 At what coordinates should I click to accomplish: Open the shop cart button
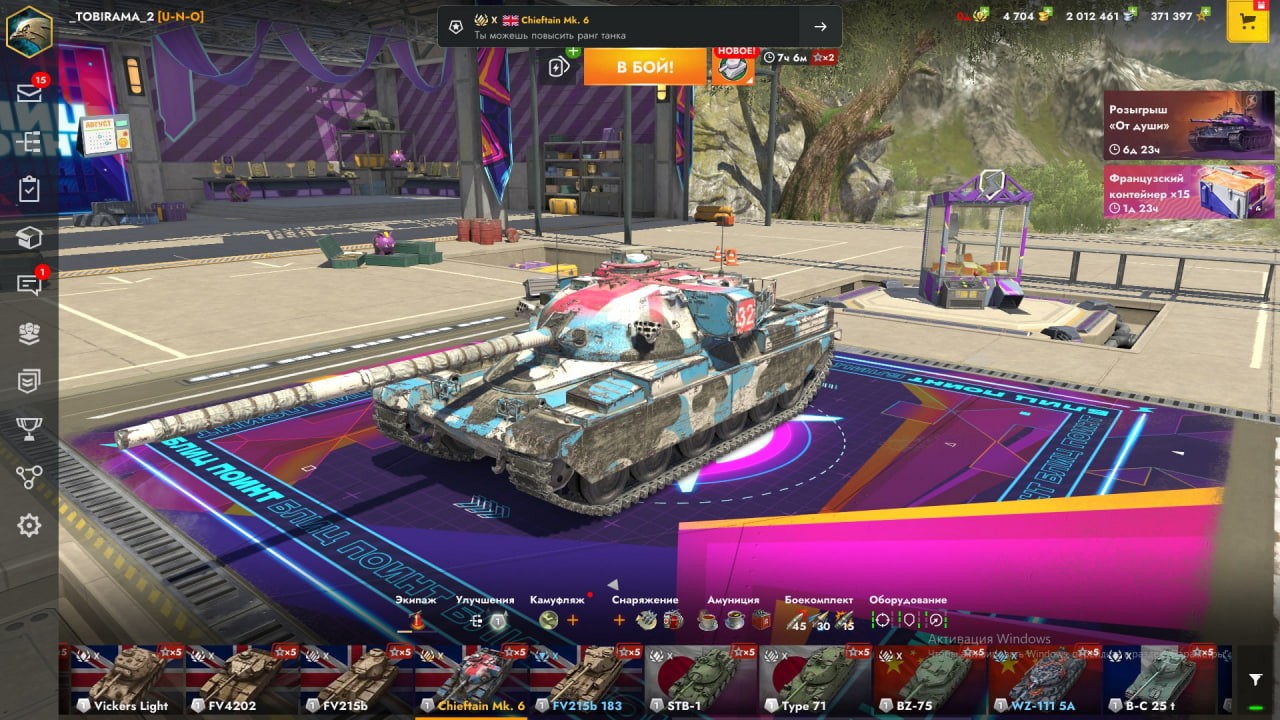tap(1247, 22)
